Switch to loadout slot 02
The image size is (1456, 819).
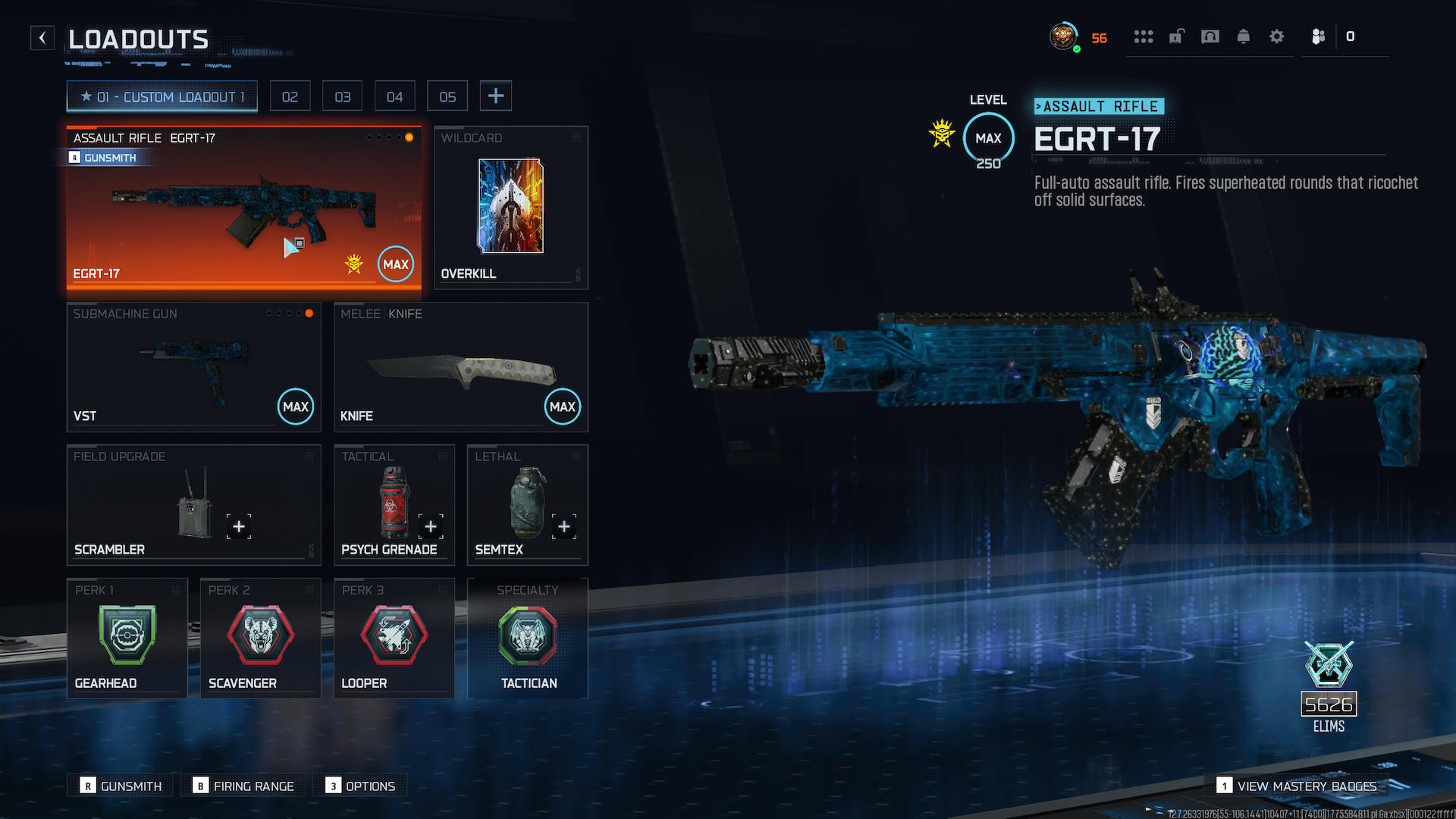[x=290, y=97]
